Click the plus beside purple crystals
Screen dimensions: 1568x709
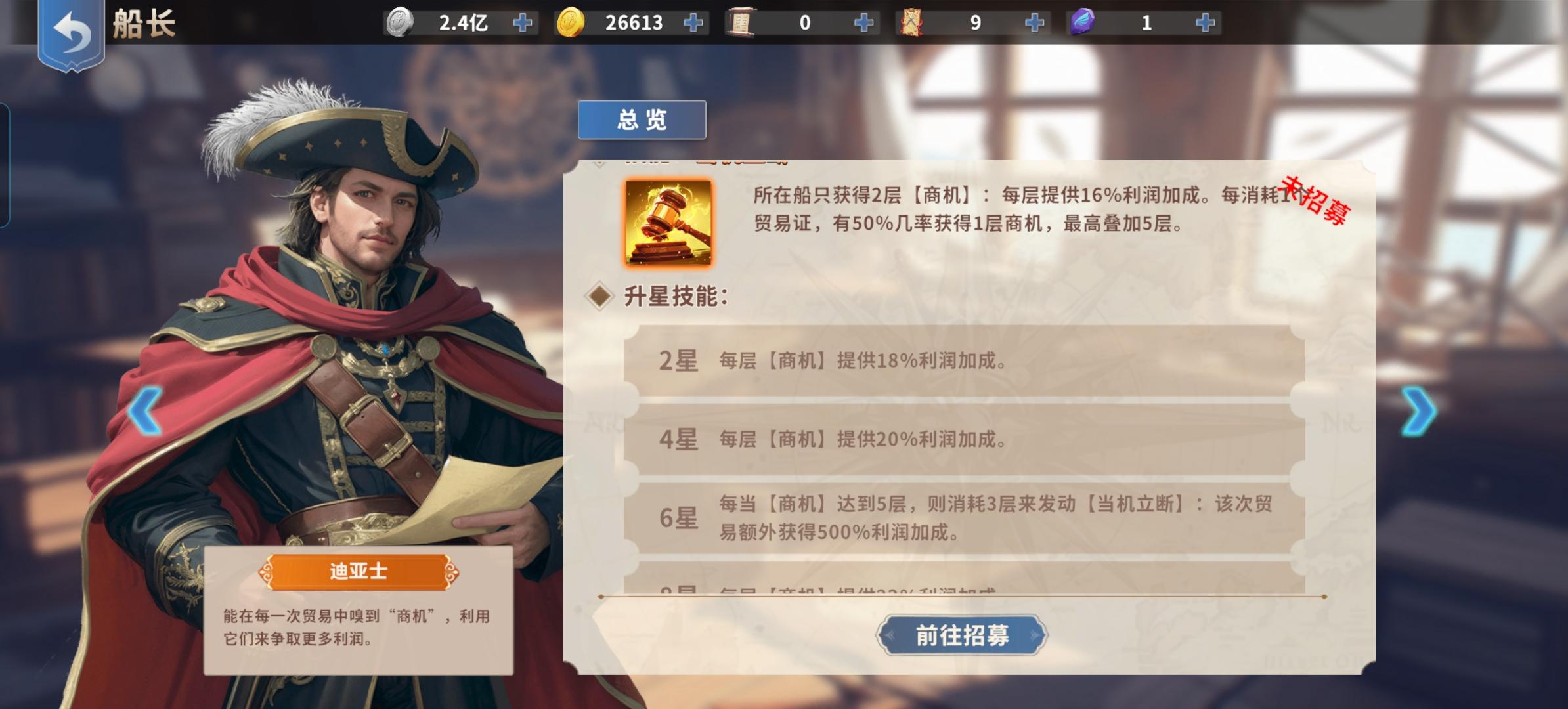click(x=1205, y=22)
